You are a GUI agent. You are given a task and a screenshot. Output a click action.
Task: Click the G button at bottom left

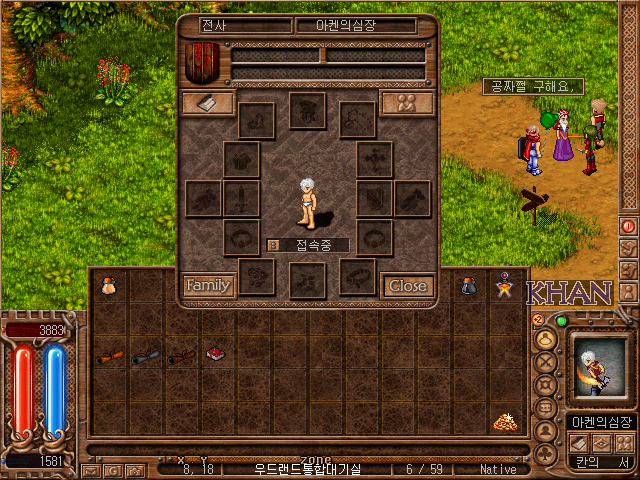(x=113, y=470)
